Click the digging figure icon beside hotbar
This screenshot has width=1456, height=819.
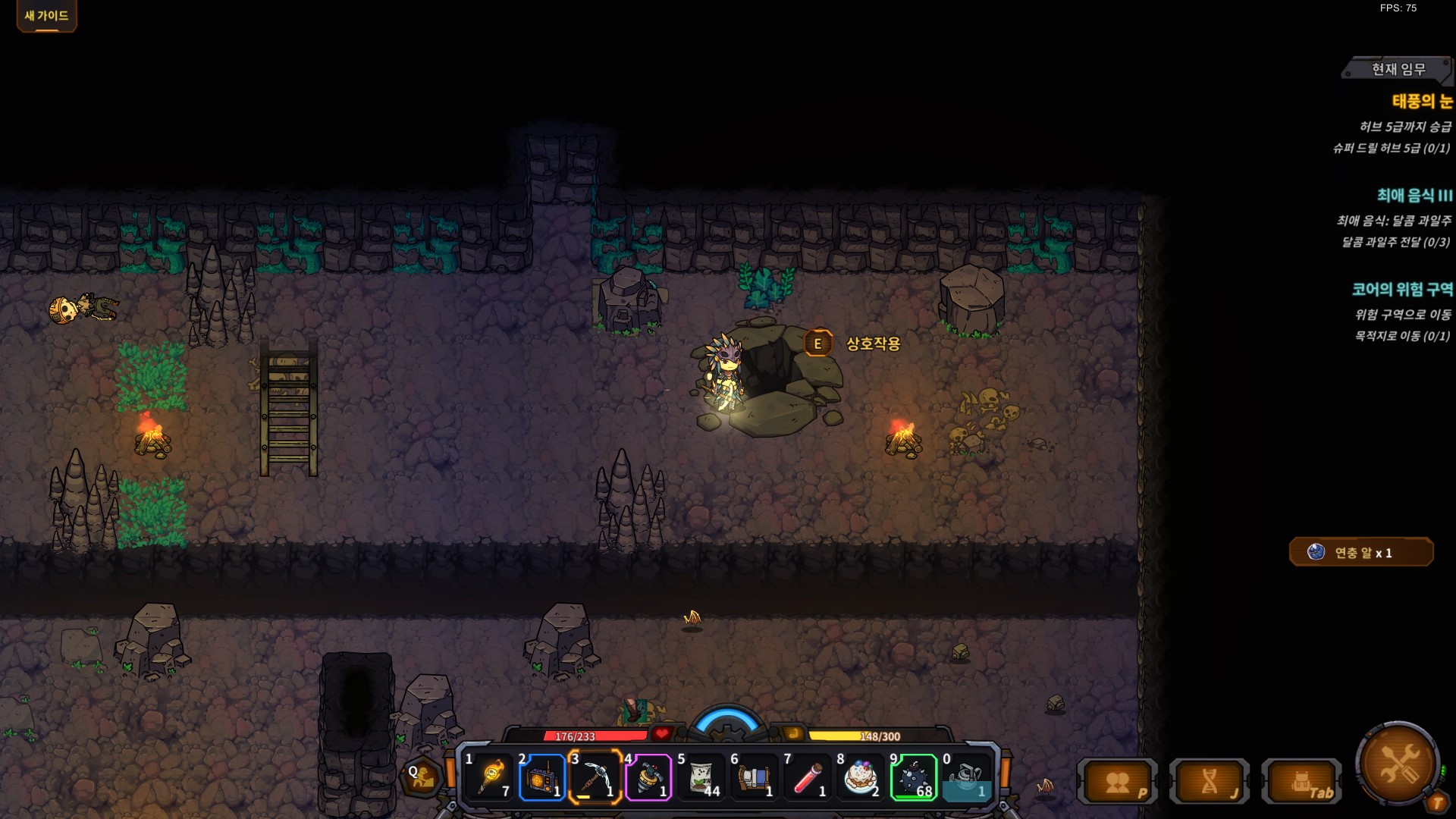coord(421,776)
